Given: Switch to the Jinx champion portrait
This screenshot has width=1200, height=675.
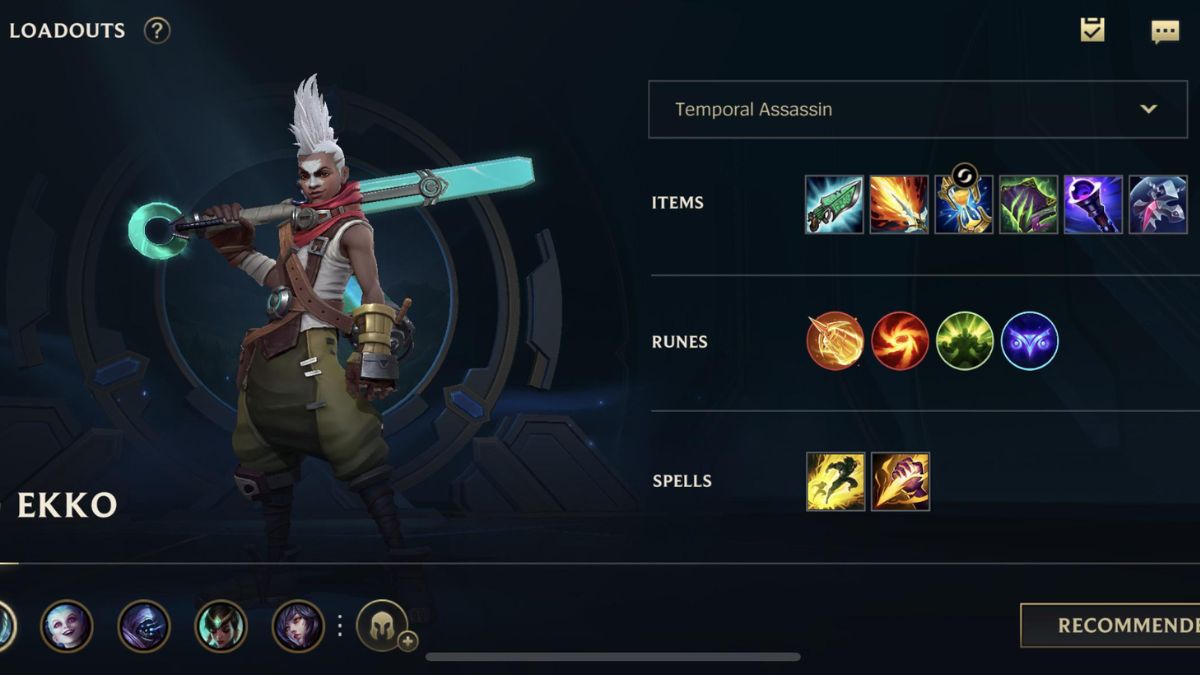Looking at the screenshot, I should pos(67,626).
